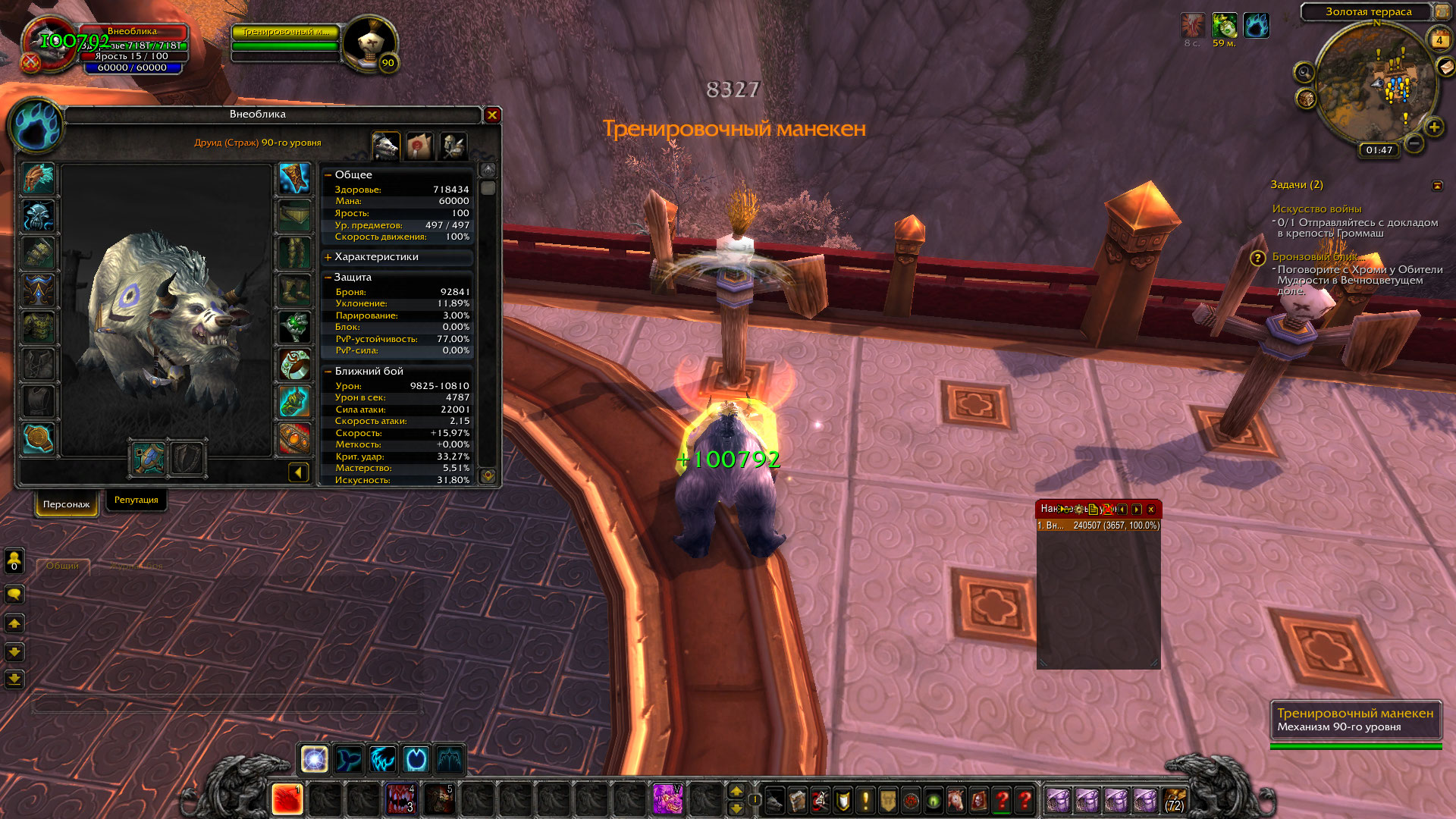Close the Внеоблика character window

click(492, 115)
